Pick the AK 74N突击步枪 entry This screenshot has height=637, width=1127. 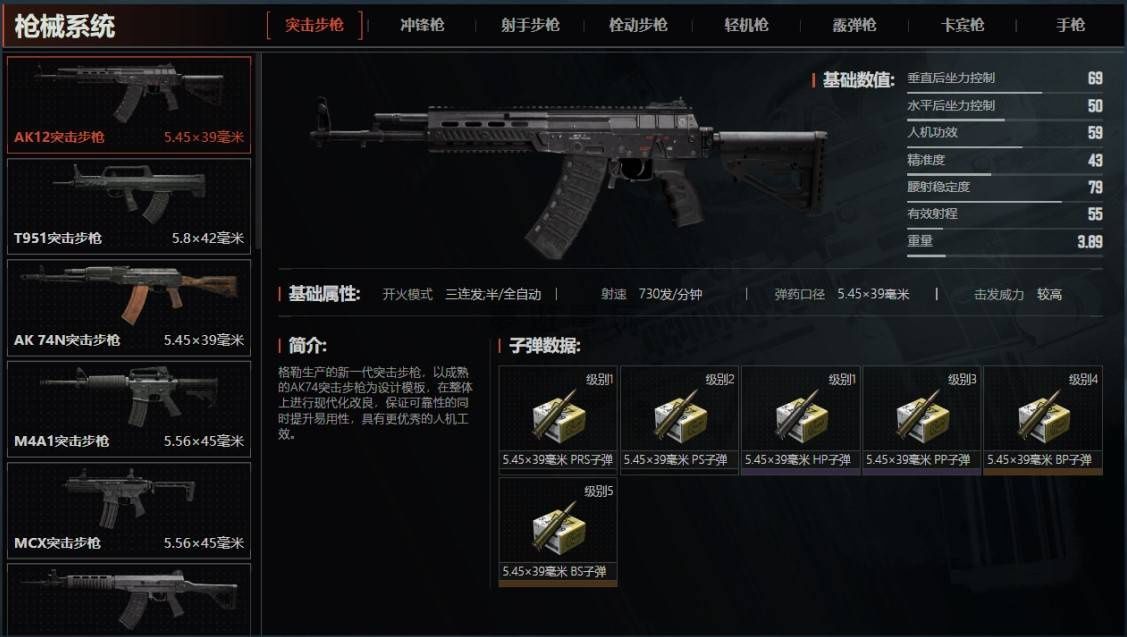tap(129, 307)
